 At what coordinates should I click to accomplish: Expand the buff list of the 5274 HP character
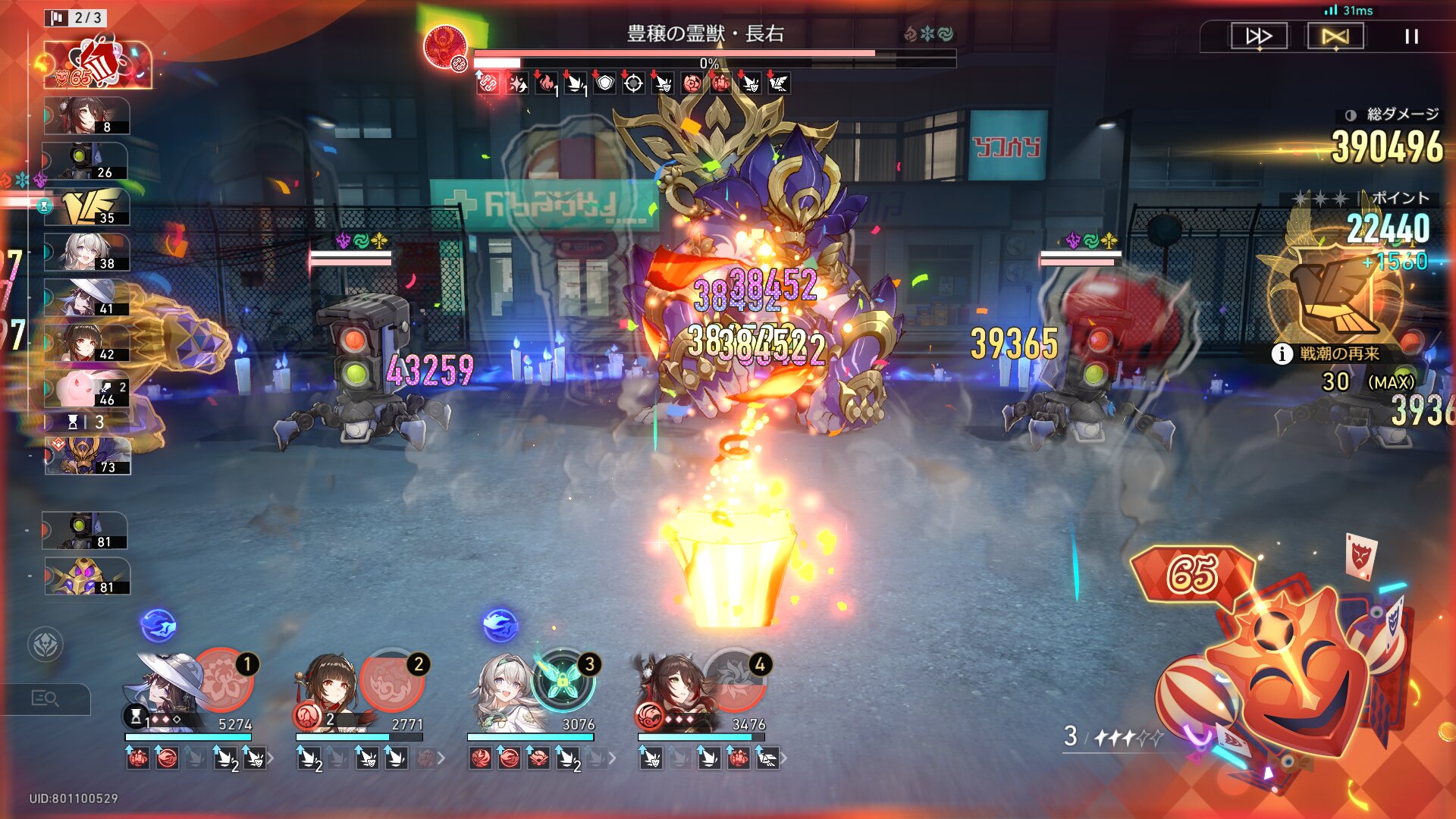tap(271, 758)
